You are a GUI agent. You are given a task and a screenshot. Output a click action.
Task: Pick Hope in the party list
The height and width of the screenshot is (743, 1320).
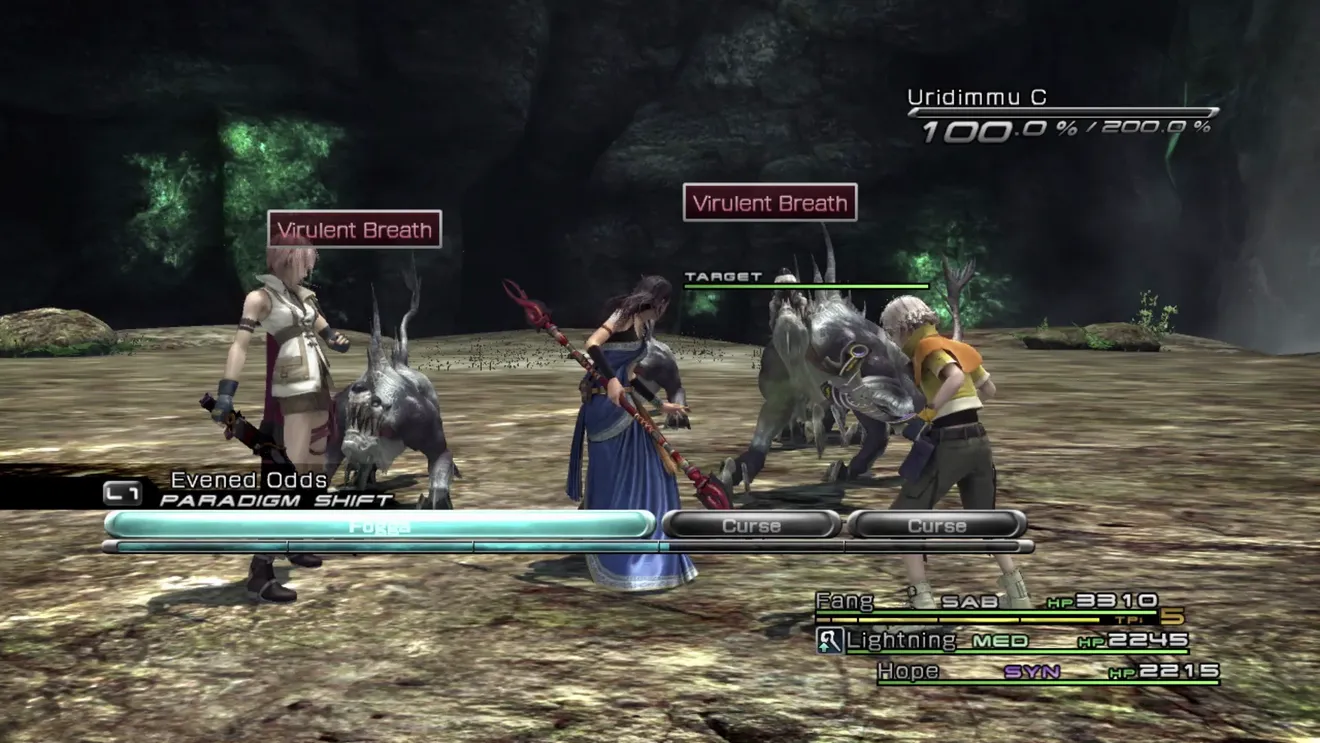coord(908,671)
